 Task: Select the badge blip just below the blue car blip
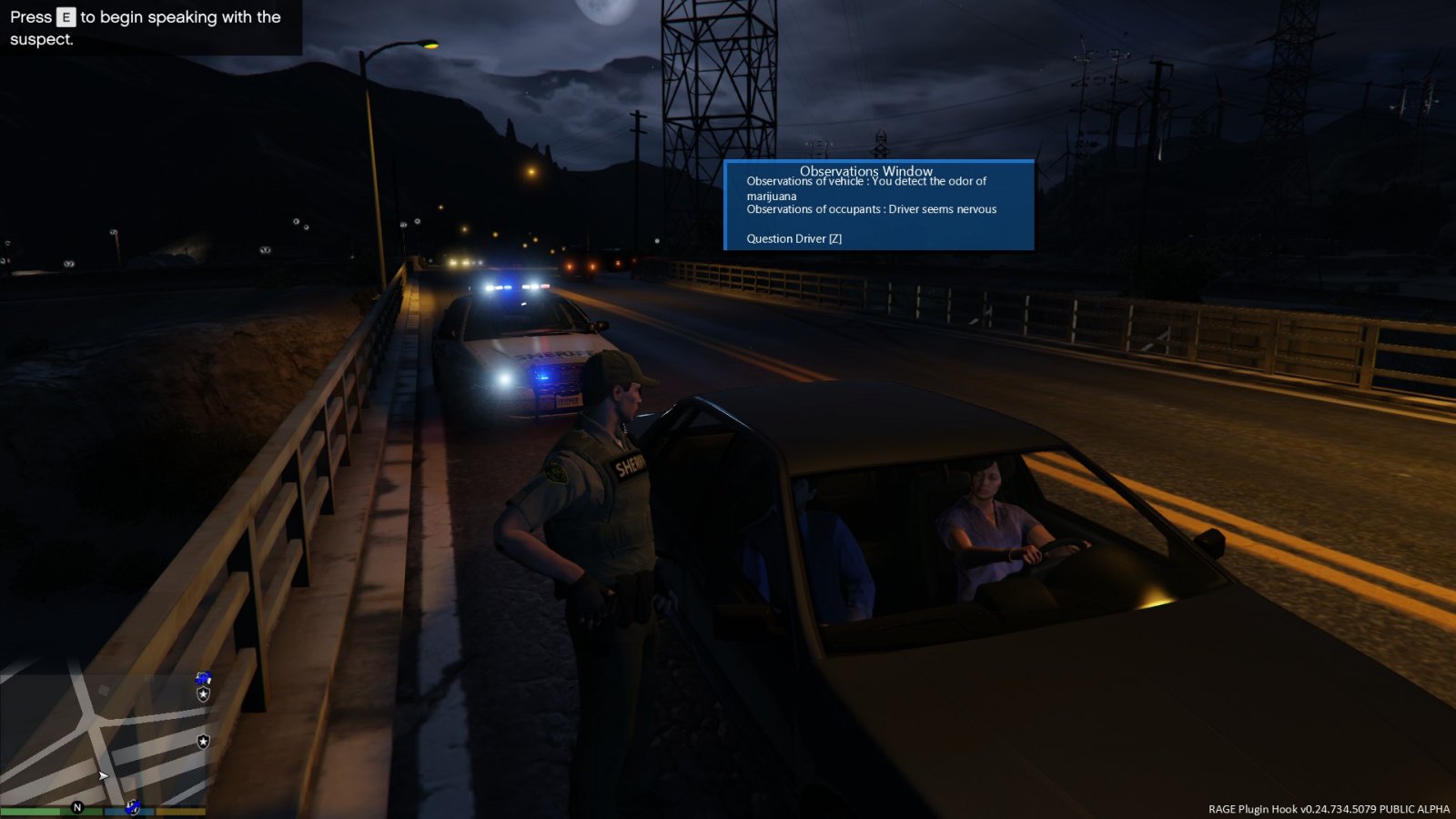[x=204, y=694]
